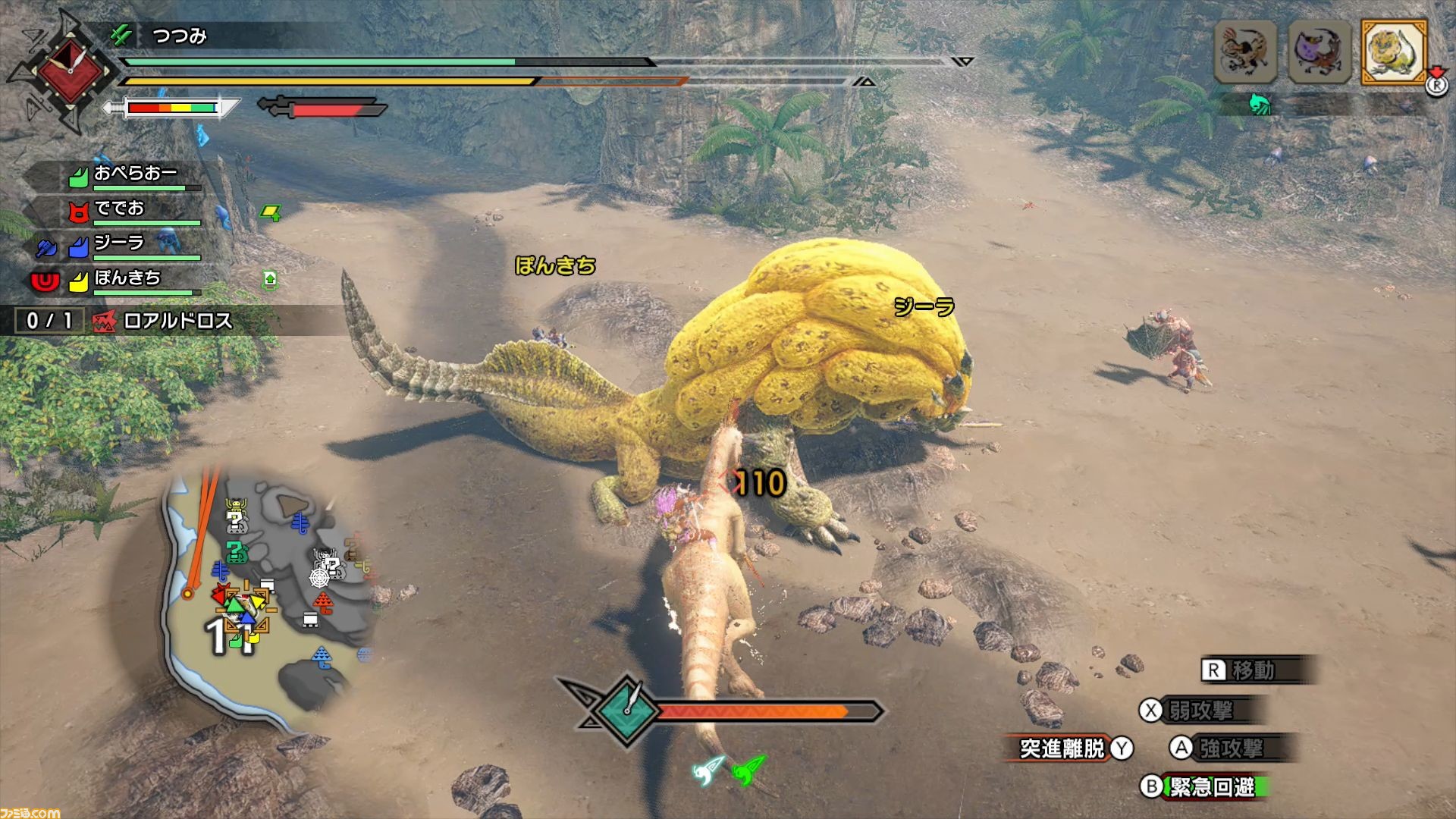Open the ファミ通.com watermark link
The height and width of the screenshot is (819, 1456).
tap(30, 812)
